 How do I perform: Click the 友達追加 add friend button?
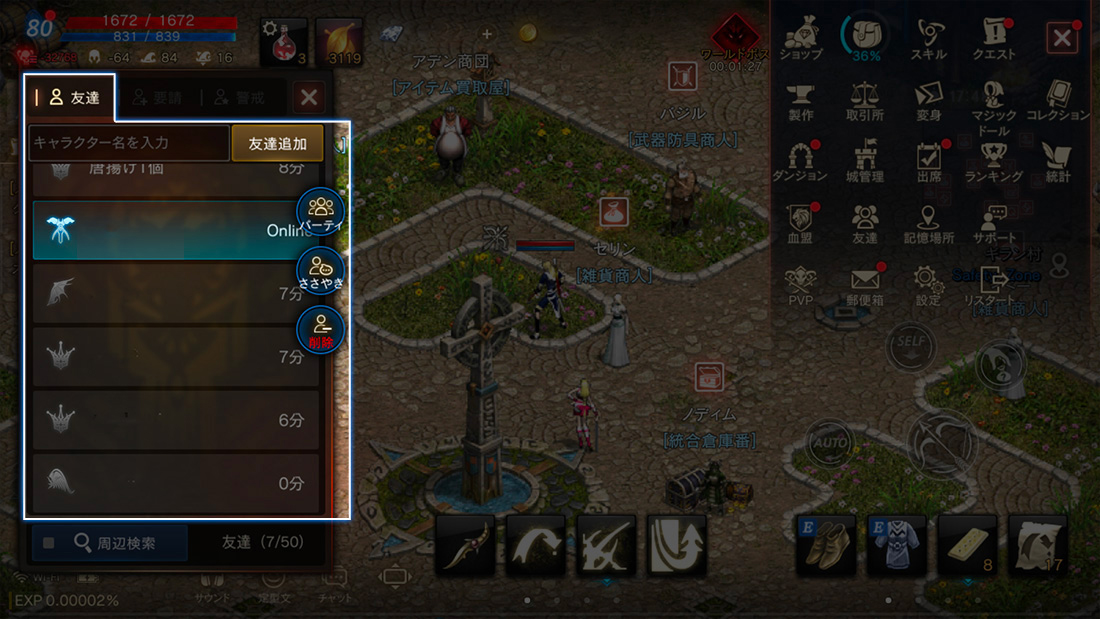pos(277,143)
